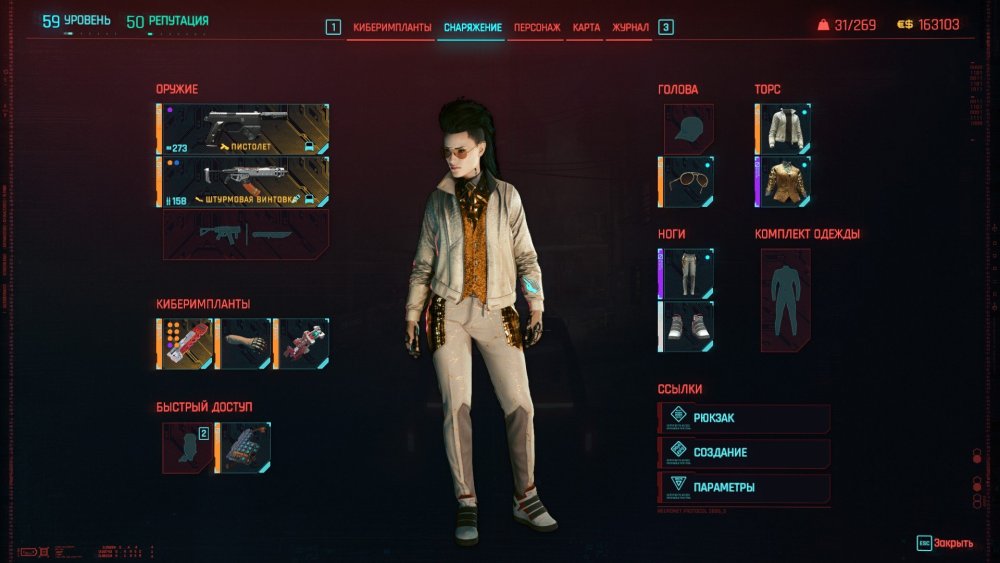Show the Журнал tab
1000x563 pixels.
pyautogui.click(x=630, y=27)
